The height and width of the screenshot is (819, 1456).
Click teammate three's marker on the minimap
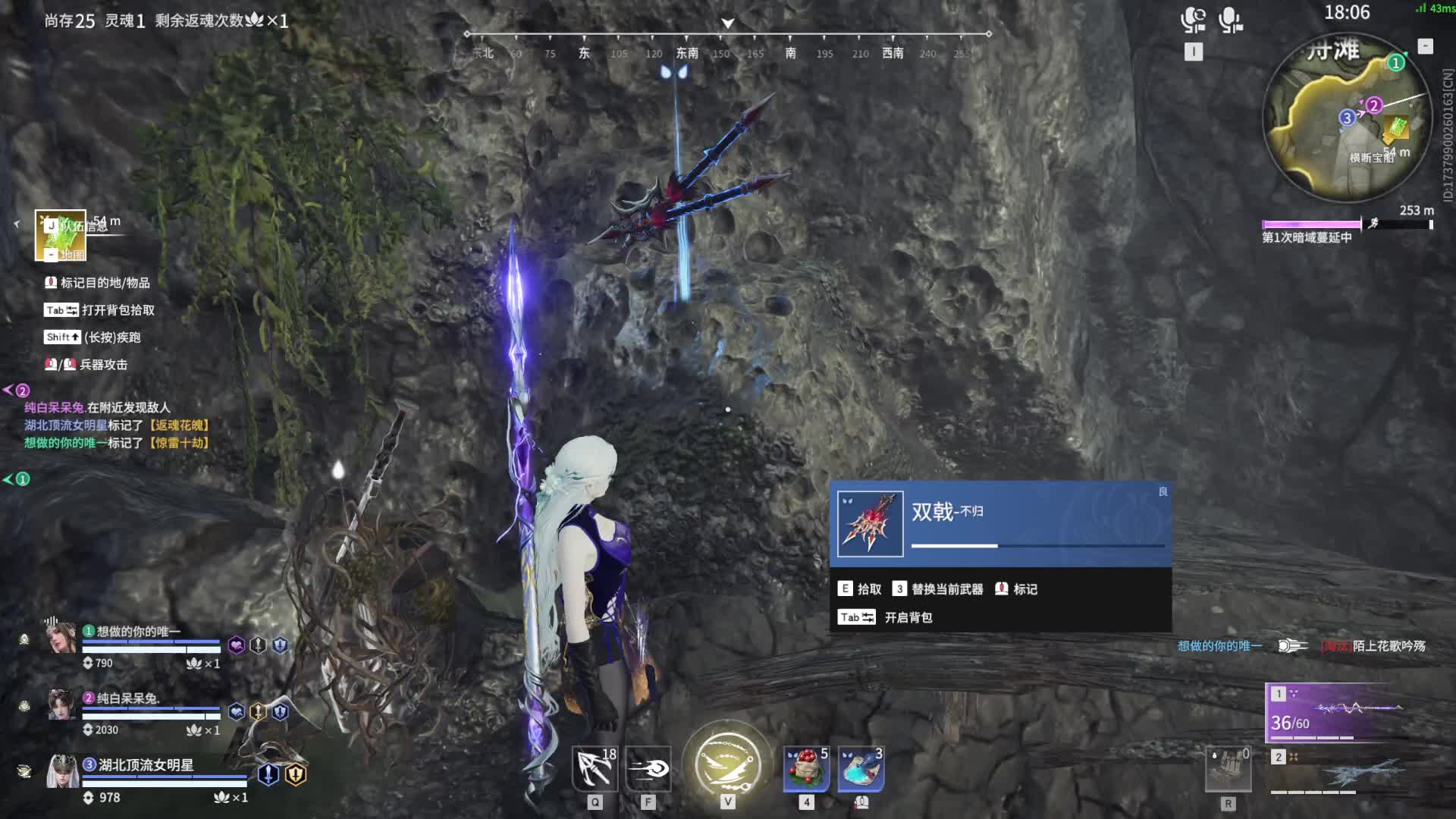point(1347,118)
